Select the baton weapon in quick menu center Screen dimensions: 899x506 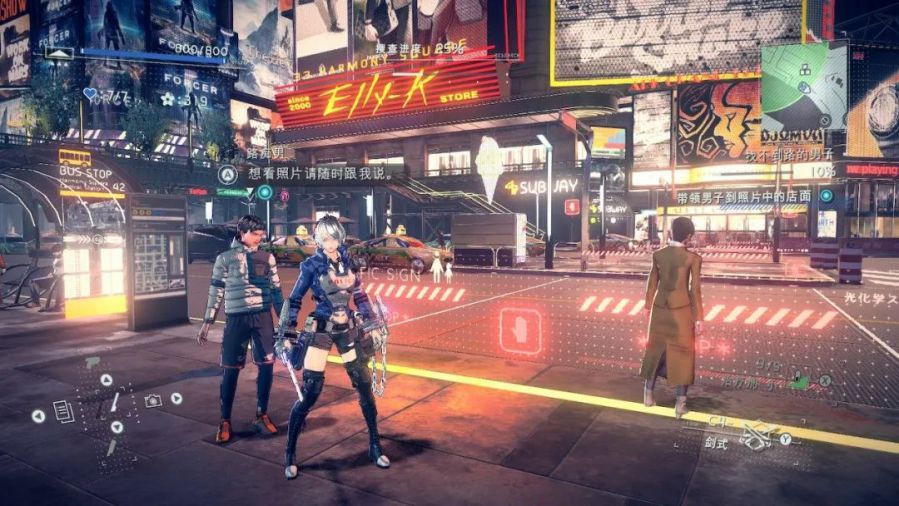[x=115, y=403]
